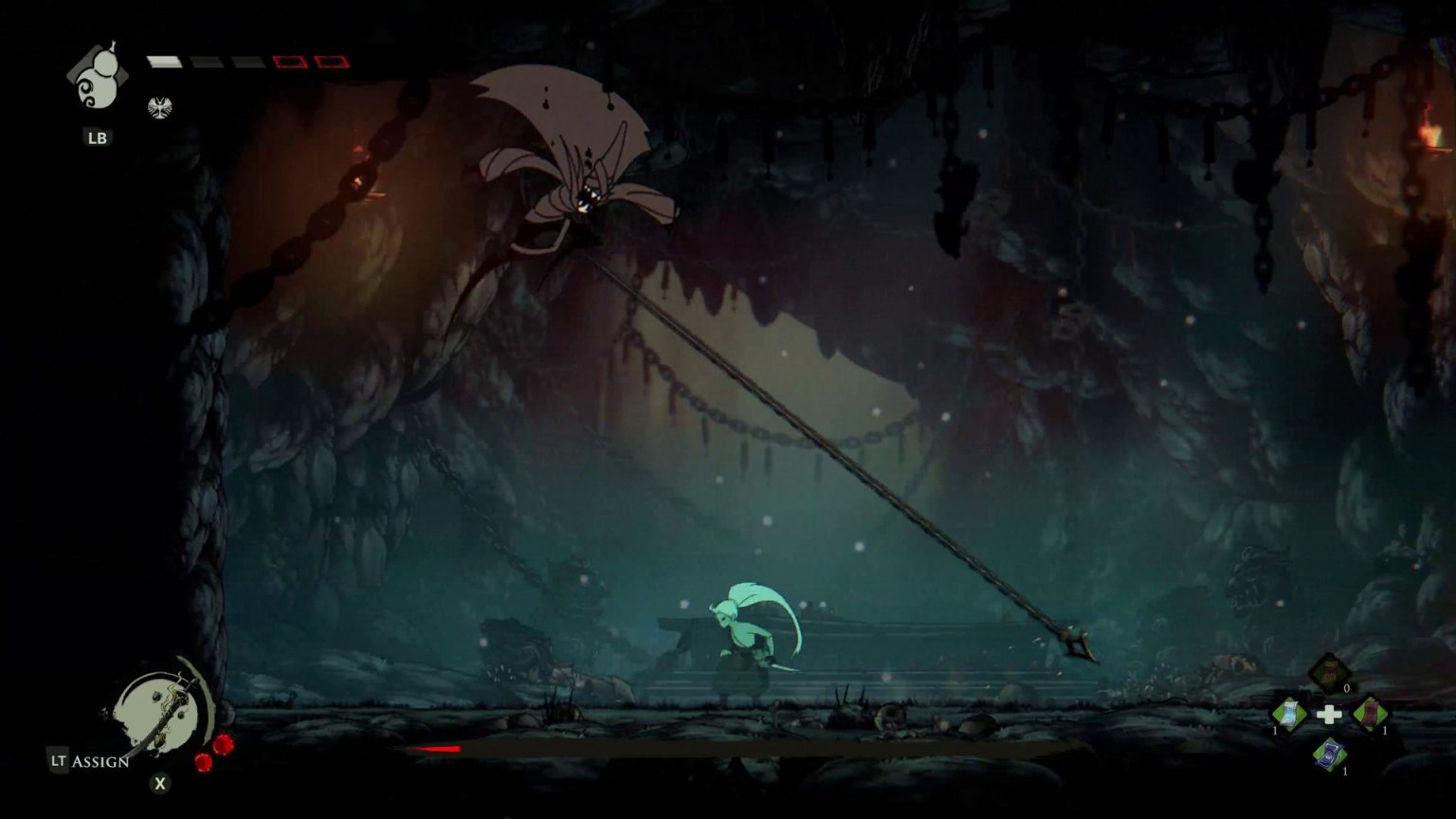Pick the dimmed brown talisman slot

click(x=1329, y=673)
